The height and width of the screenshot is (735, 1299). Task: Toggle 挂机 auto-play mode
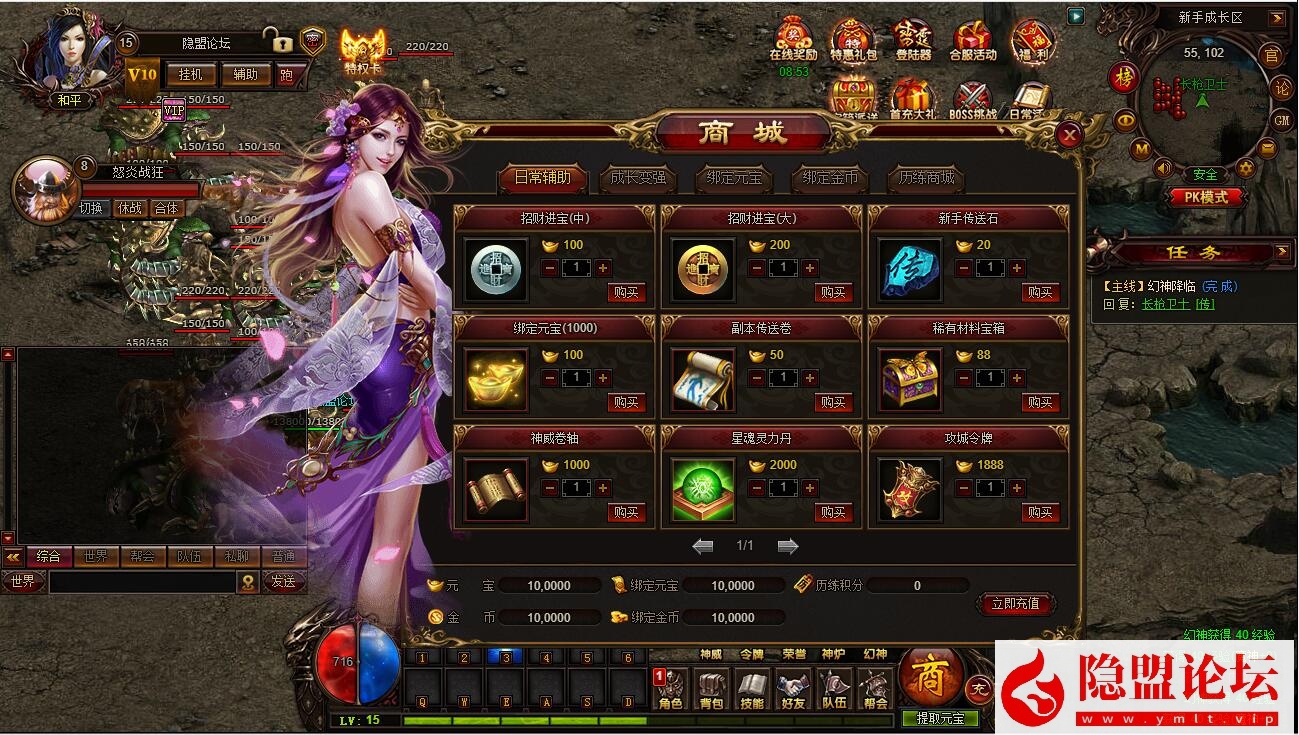(192, 75)
